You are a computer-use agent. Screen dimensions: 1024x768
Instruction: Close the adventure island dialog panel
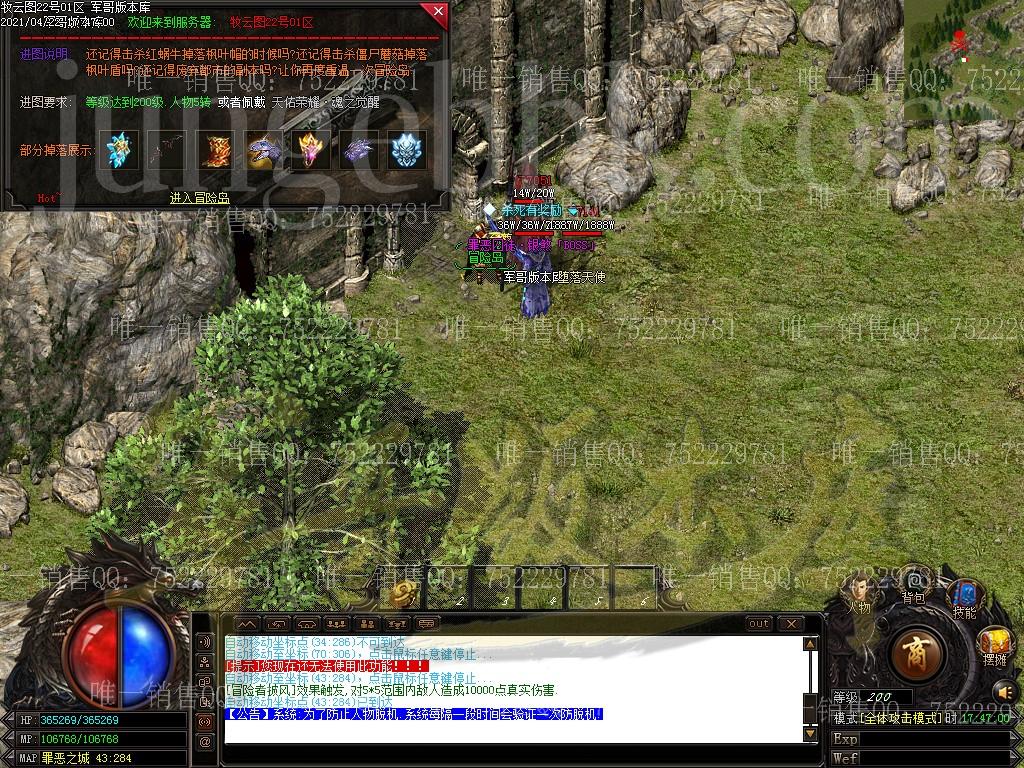(x=436, y=12)
